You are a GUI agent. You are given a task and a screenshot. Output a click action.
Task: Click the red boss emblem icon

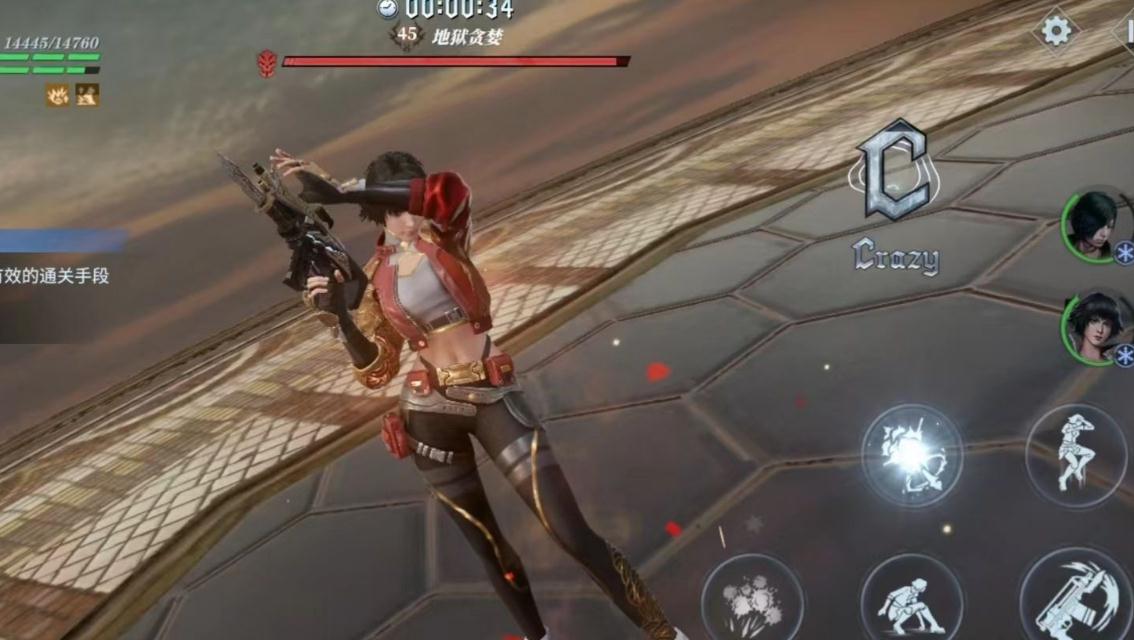(x=267, y=63)
